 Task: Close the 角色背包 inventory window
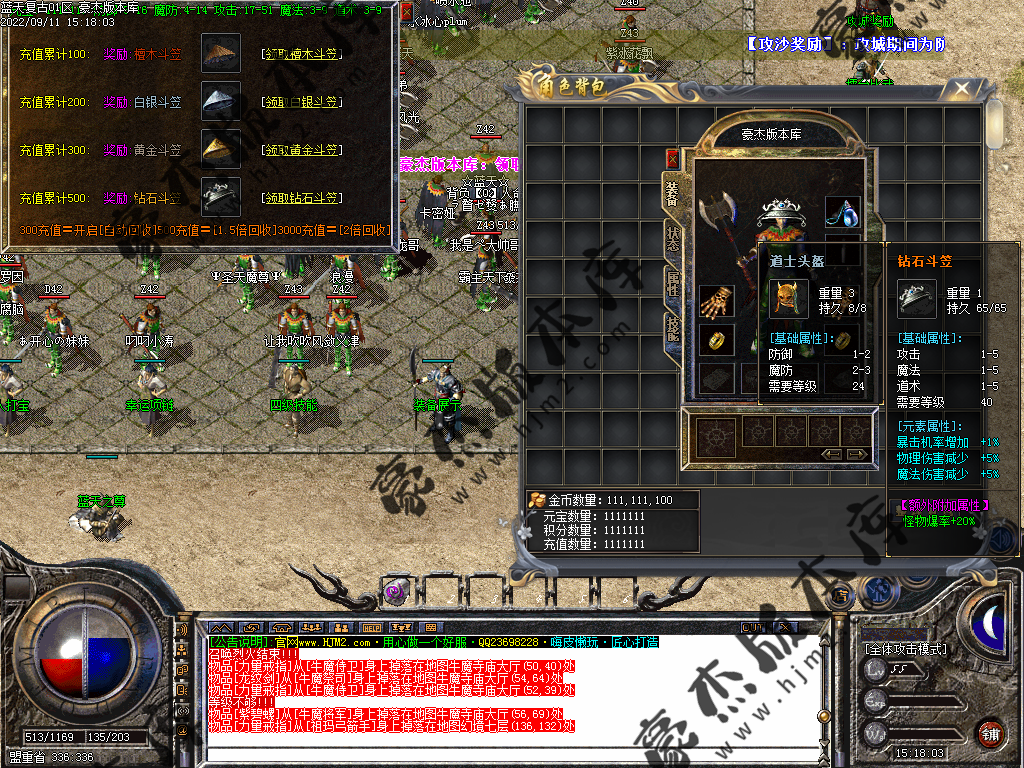962,90
